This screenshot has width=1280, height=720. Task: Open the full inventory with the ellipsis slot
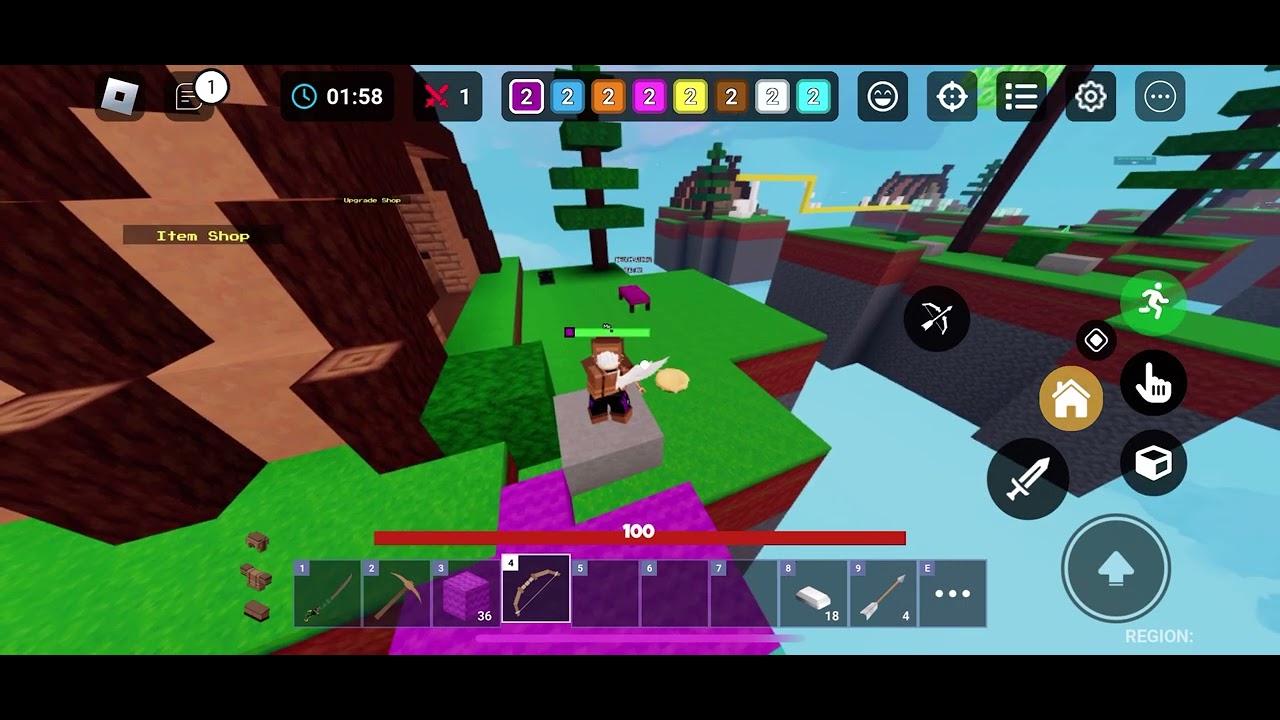point(952,594)
